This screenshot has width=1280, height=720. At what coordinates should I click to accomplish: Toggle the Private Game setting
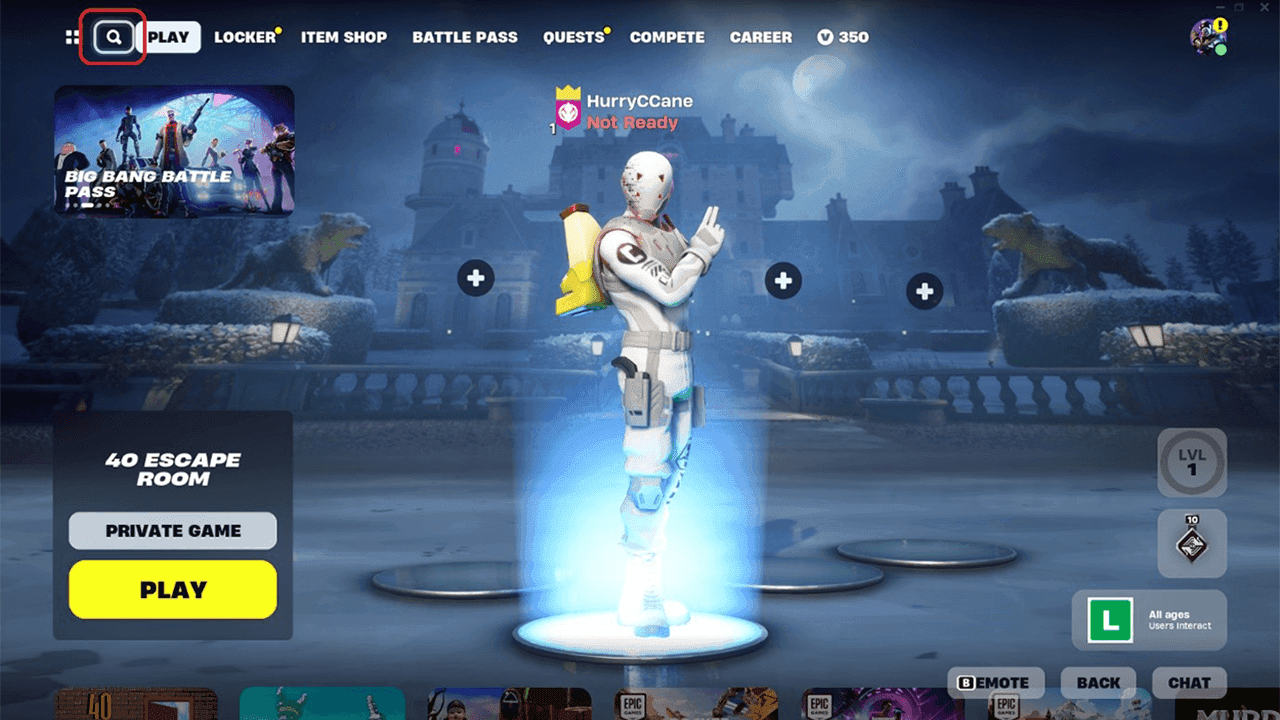click(x=173, y=531)
